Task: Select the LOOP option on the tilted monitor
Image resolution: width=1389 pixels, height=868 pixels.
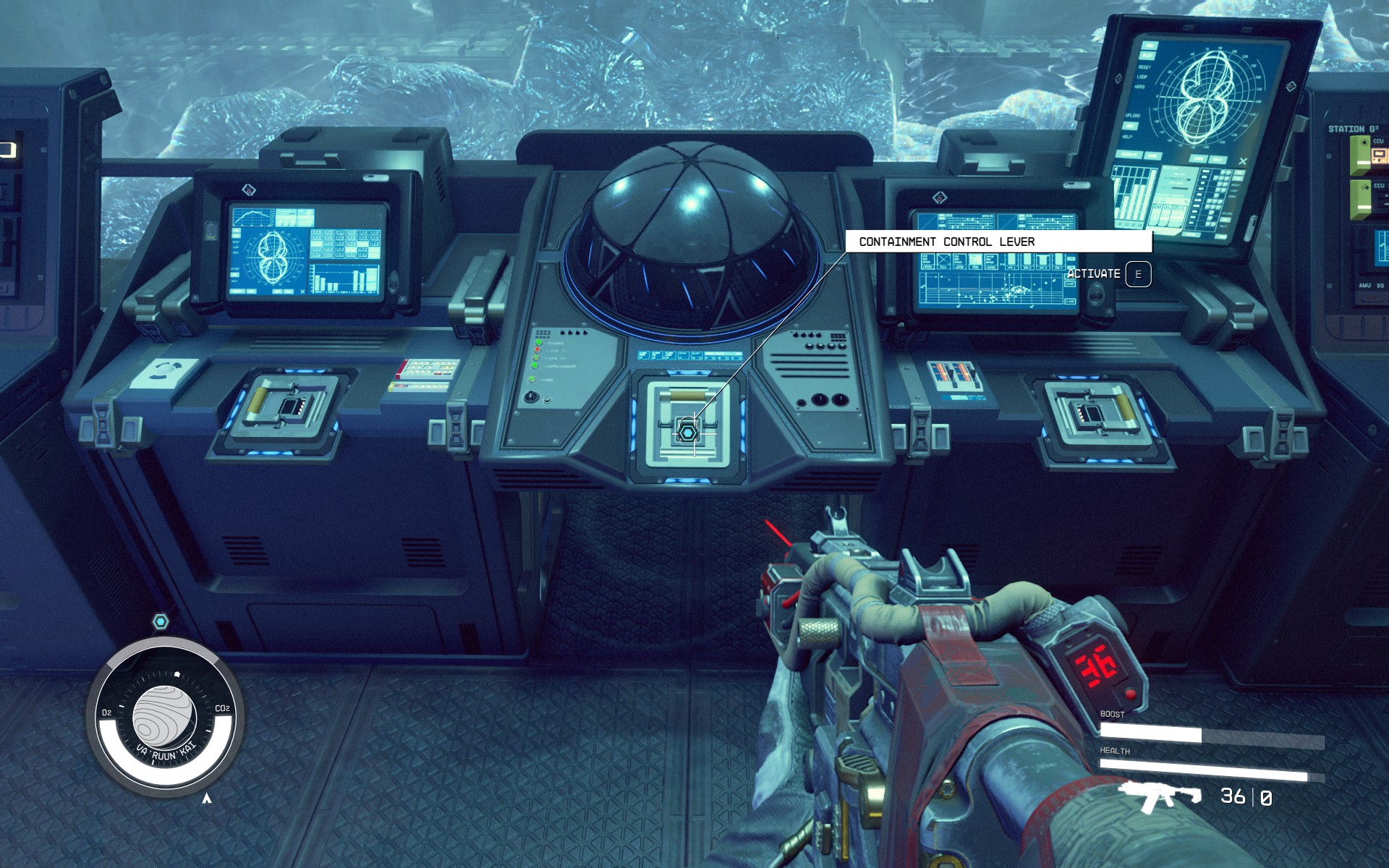Action: click(x=1143, y=77)
